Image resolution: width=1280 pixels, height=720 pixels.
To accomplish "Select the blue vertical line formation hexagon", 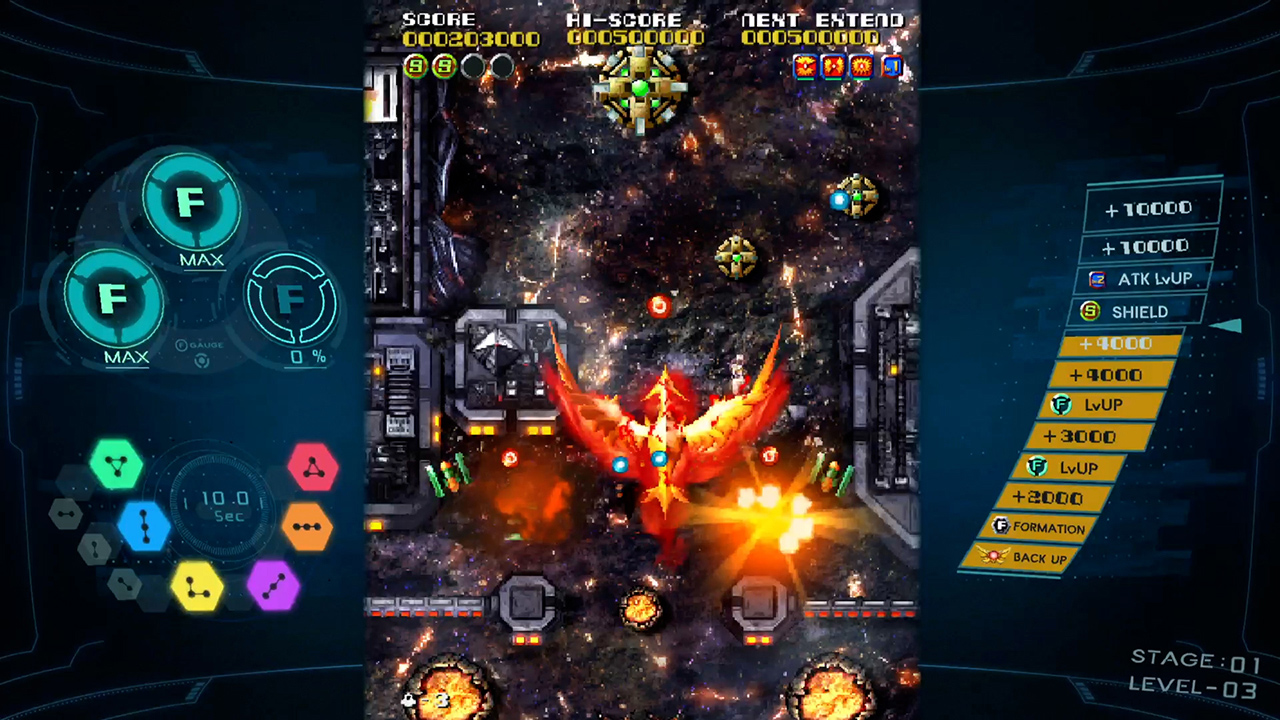I will coord(143,528).
